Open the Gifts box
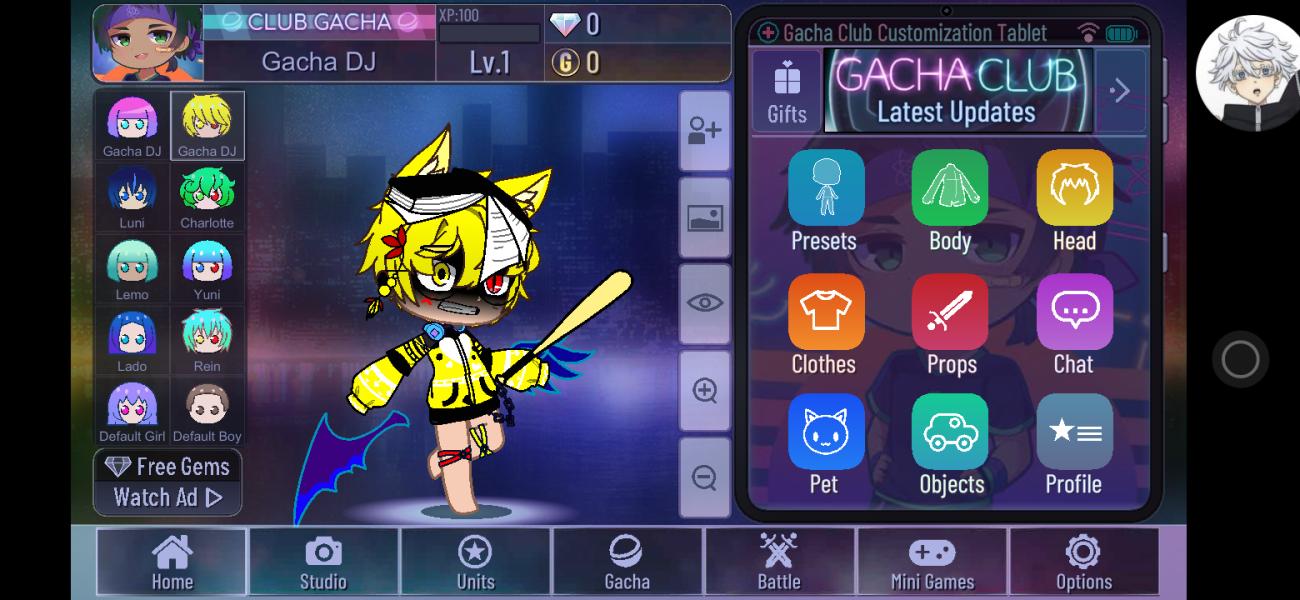Screen dimensions: 1300x600 tap(787, 91)
